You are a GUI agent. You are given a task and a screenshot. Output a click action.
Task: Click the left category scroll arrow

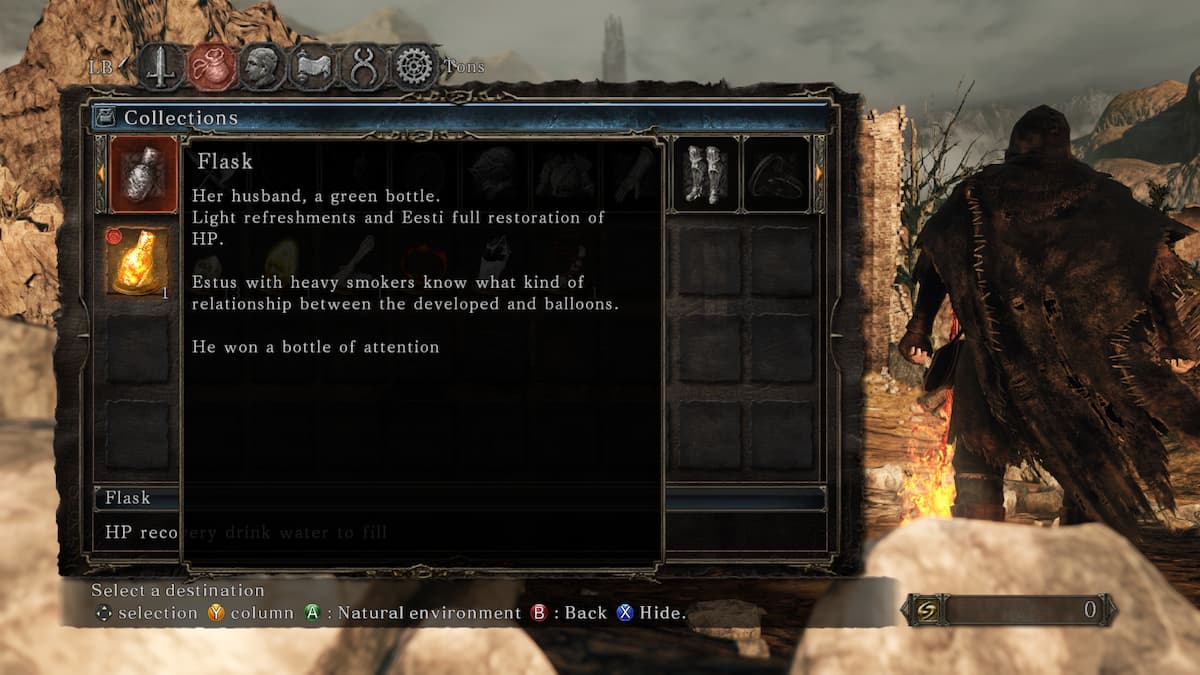pos(100,174)
